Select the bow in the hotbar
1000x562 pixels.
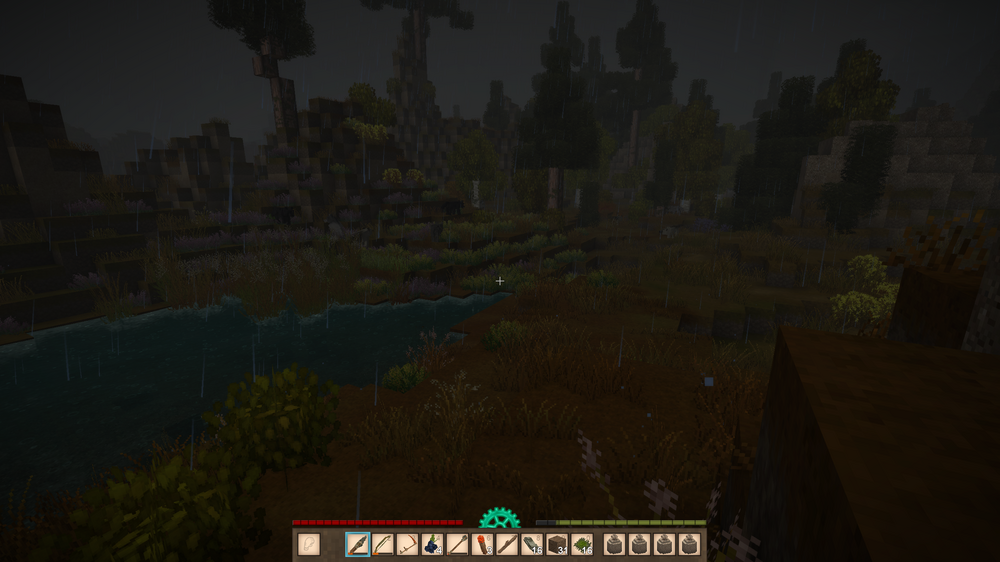click(x=383, y=544)
